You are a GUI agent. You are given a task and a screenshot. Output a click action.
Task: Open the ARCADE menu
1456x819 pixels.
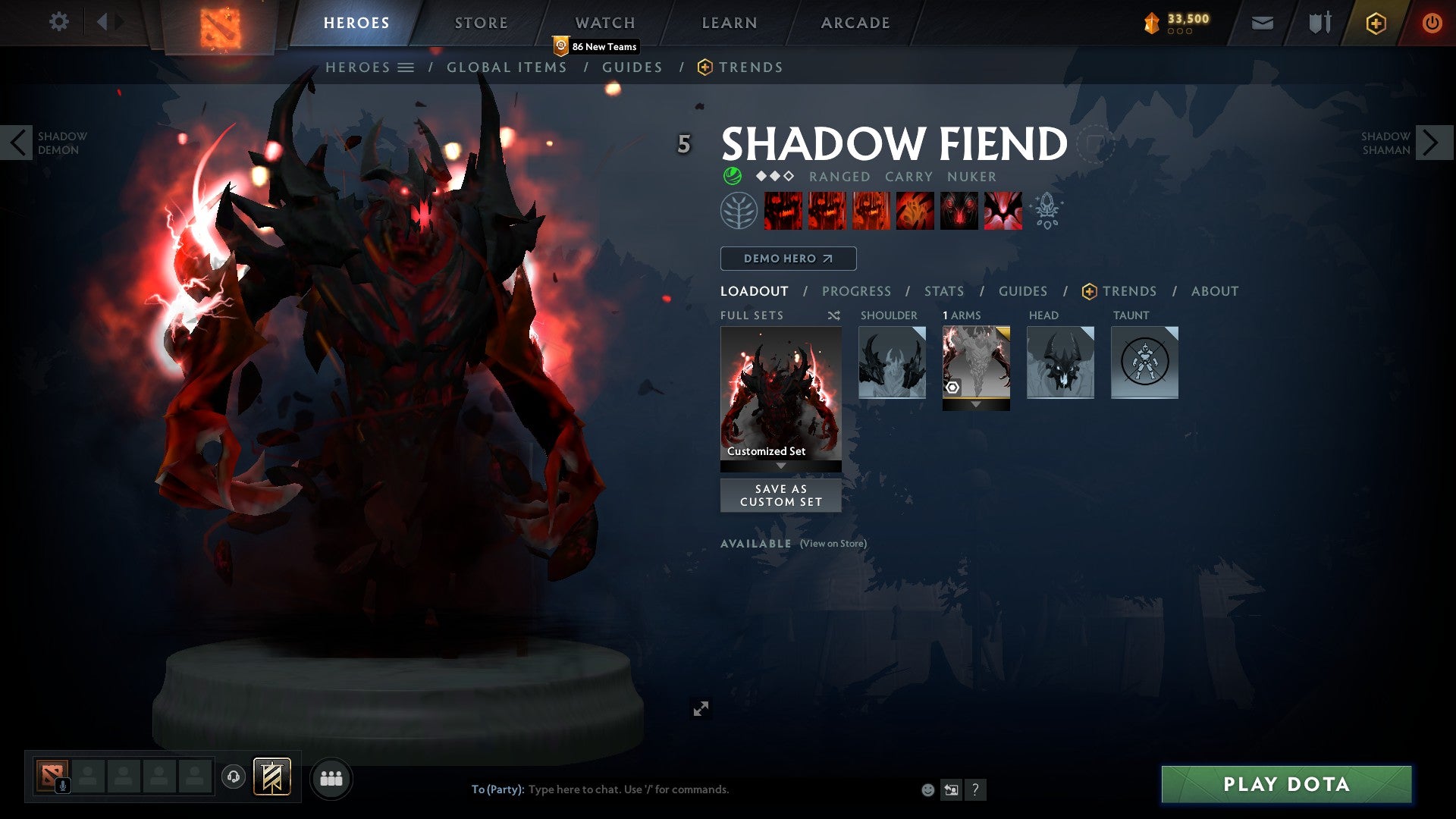pyautogui.click(x=855, y=22)
